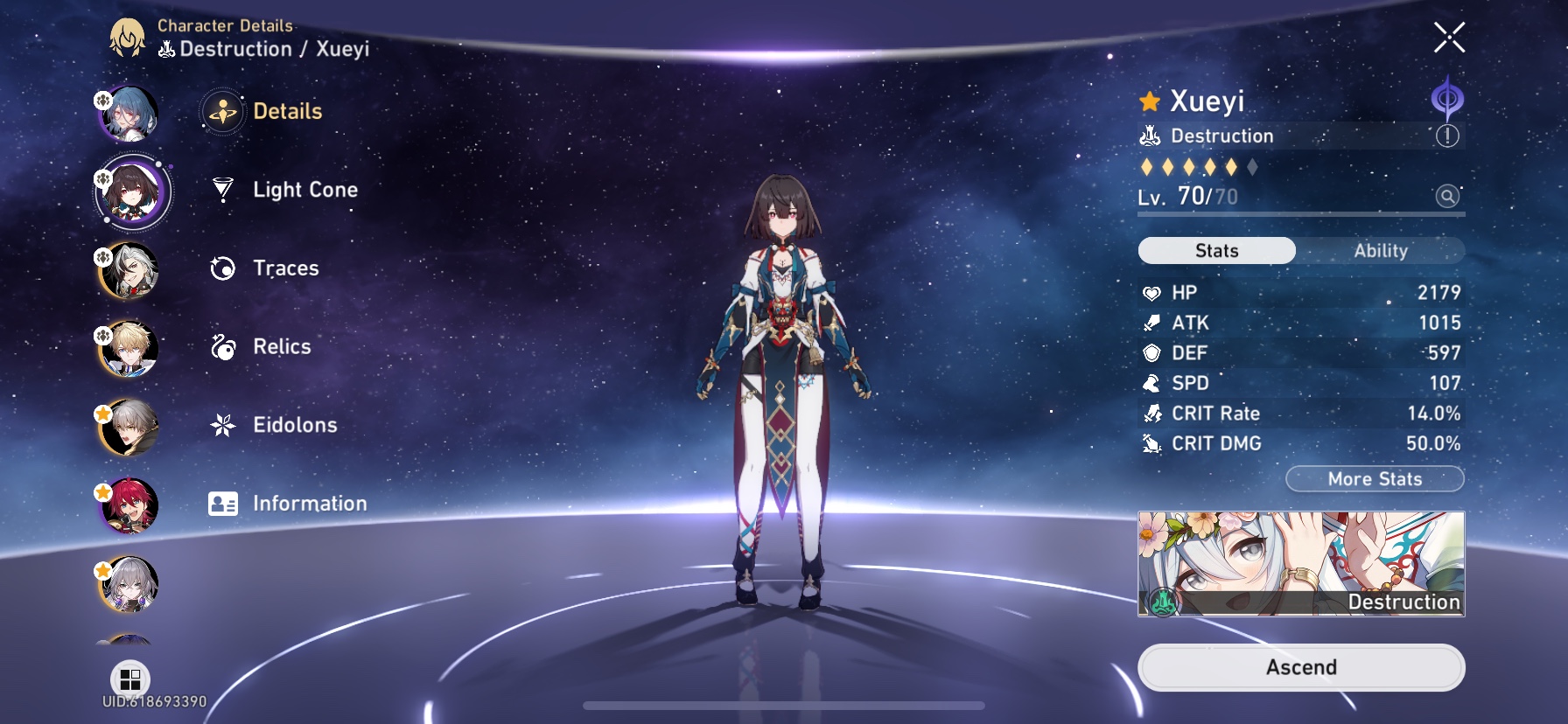Open the Relics icon
Viewport: 1568px width, 724px height.
224,346
